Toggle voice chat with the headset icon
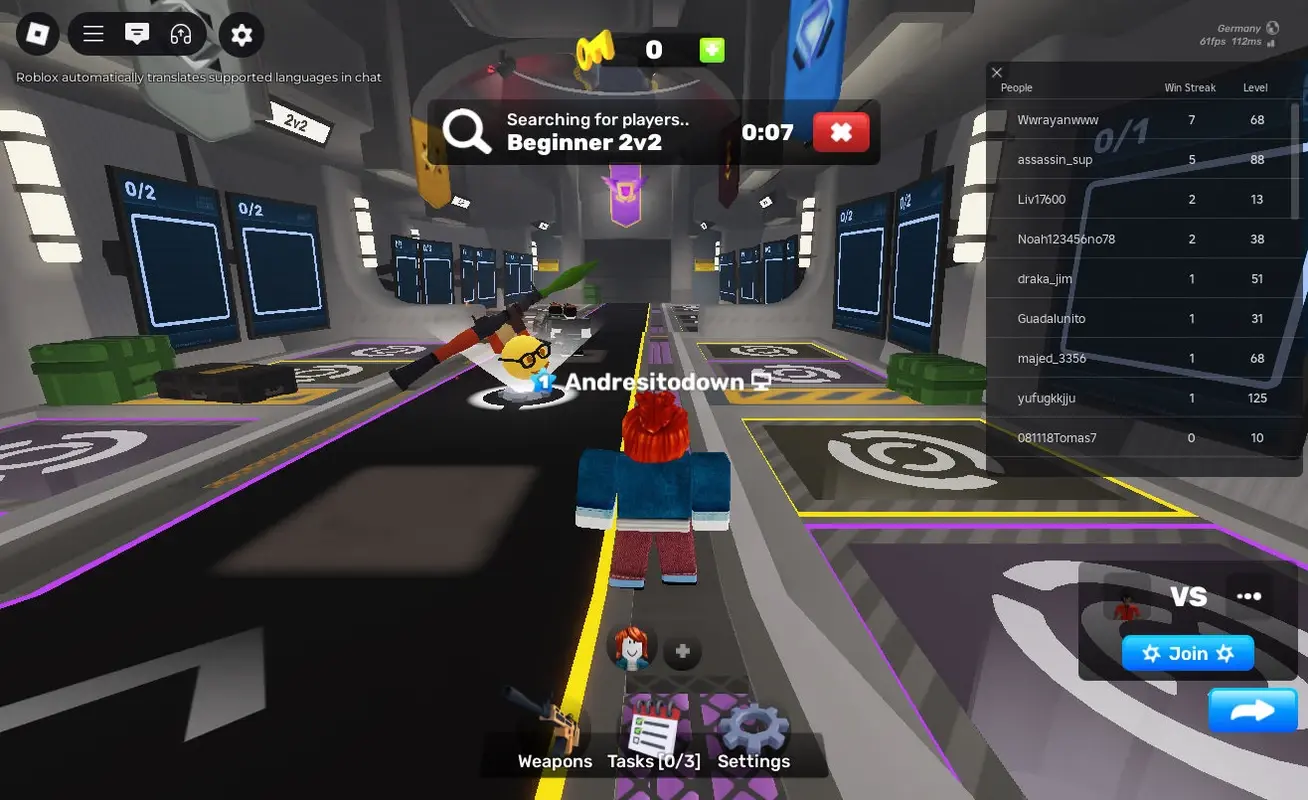 tap(180, 33)
